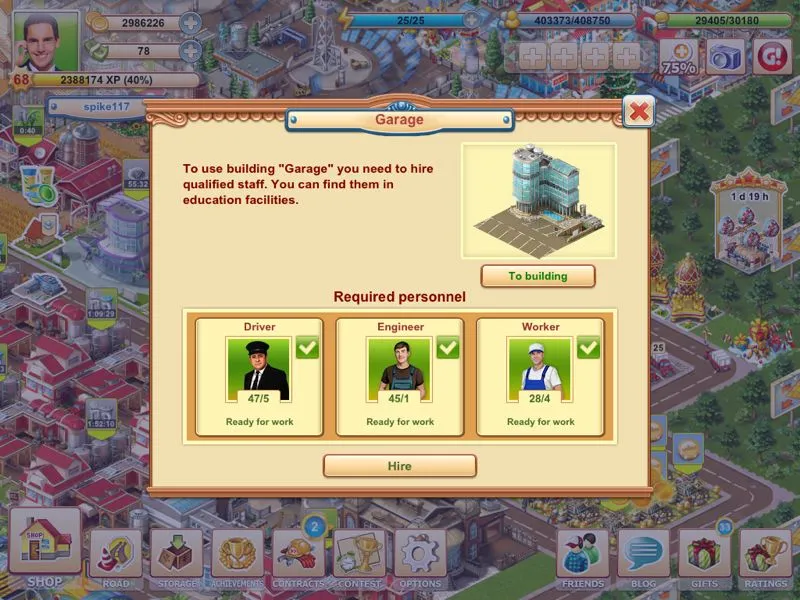Open the Road building tool

pos(115,556)
